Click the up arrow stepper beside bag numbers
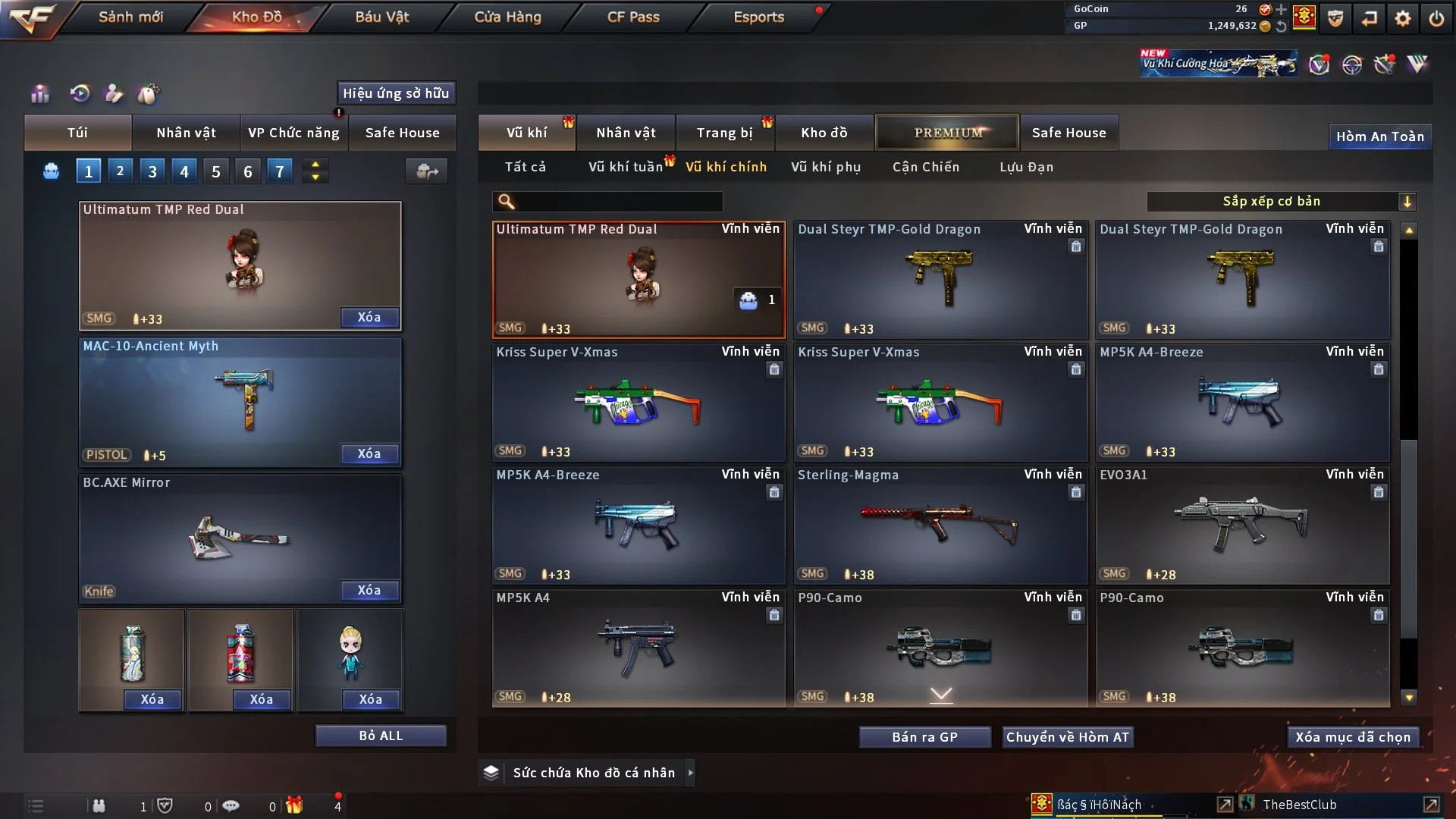This screenshot has height=819, width=1456. [315, 165]
